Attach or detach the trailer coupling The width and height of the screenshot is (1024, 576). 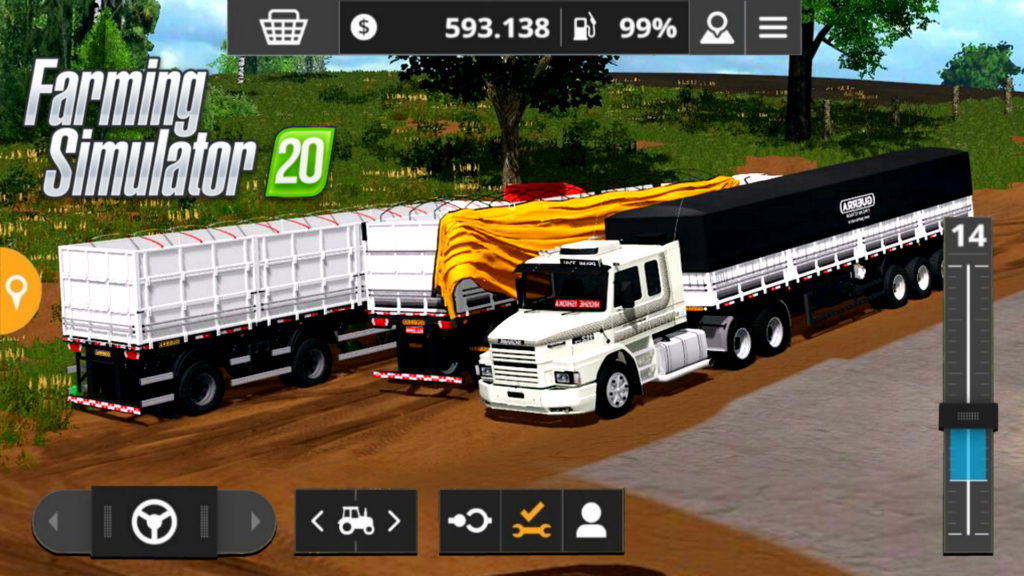click(x=470, y=521)
